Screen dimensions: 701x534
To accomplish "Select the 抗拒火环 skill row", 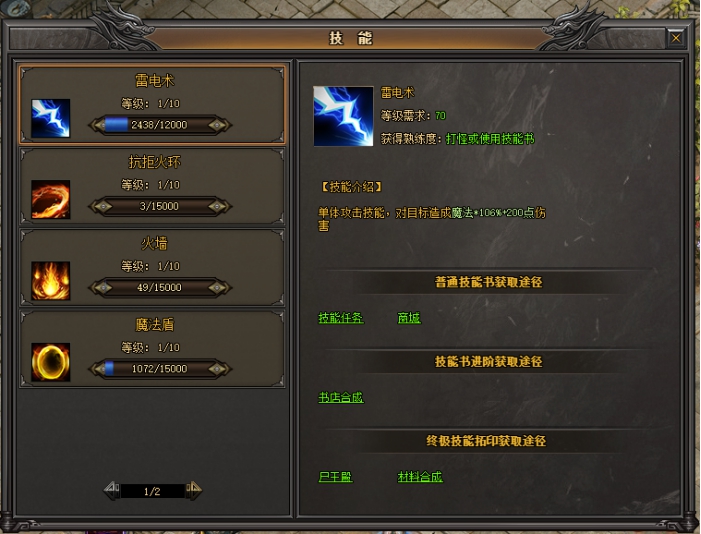I will tap(153, 185).
